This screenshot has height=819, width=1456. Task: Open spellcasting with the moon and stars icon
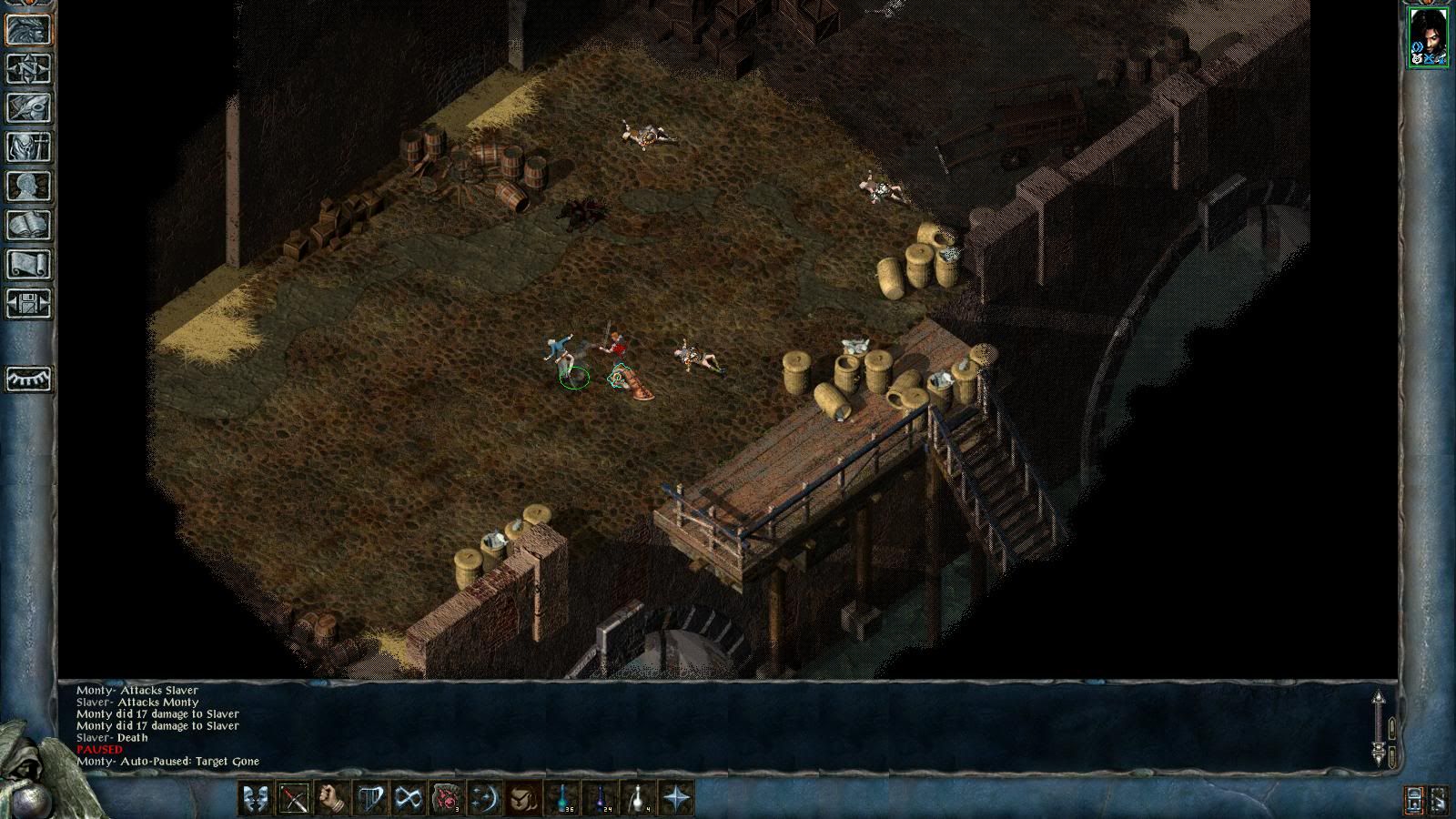(485, 798)
